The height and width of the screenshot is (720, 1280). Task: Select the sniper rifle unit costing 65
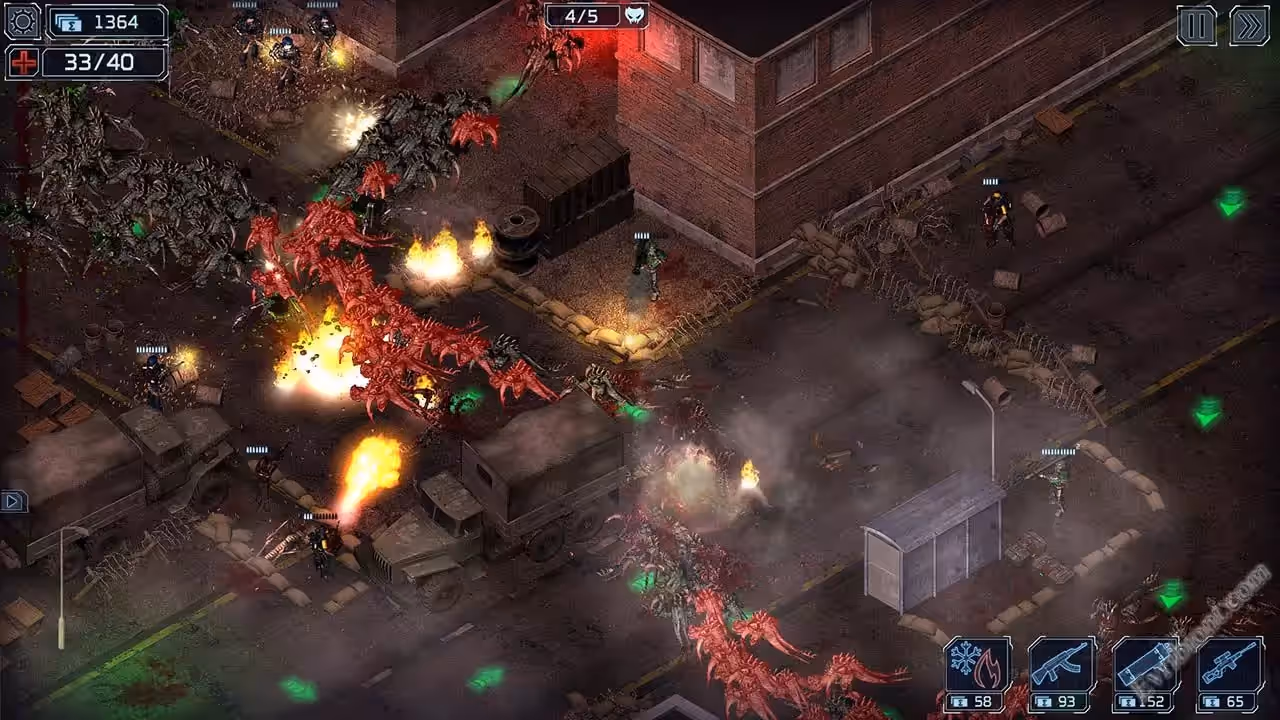[1229, 673]
